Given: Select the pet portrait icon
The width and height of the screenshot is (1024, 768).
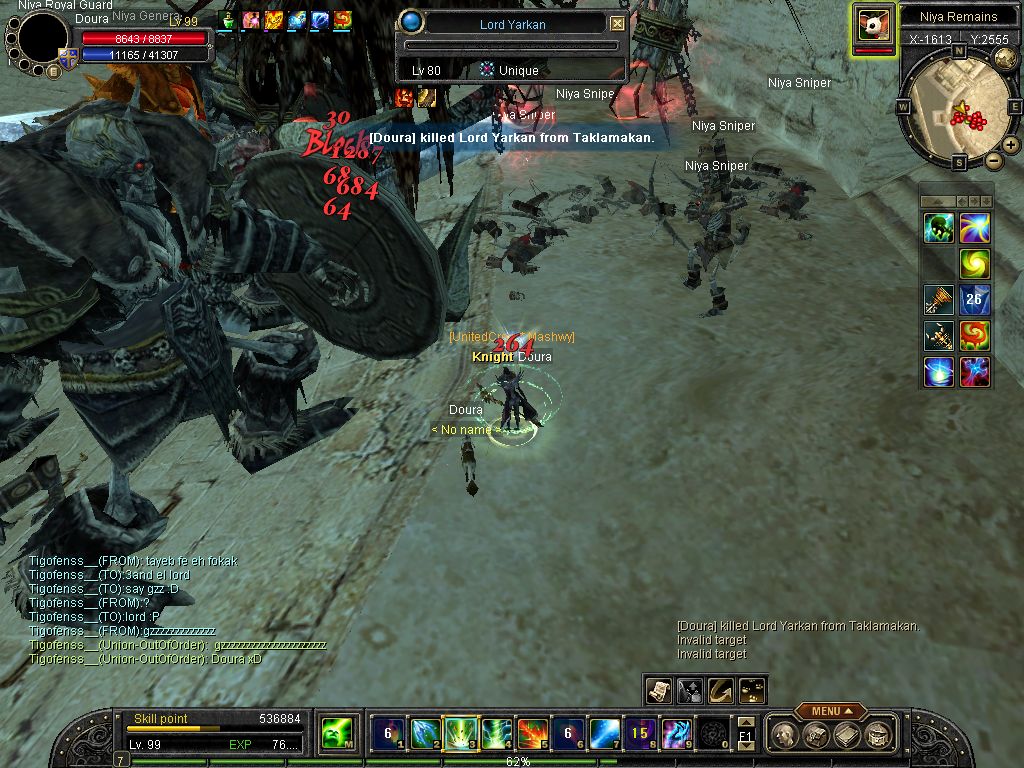Looking at the screenshot, I should pyautogui.click(x=873, y=24).
